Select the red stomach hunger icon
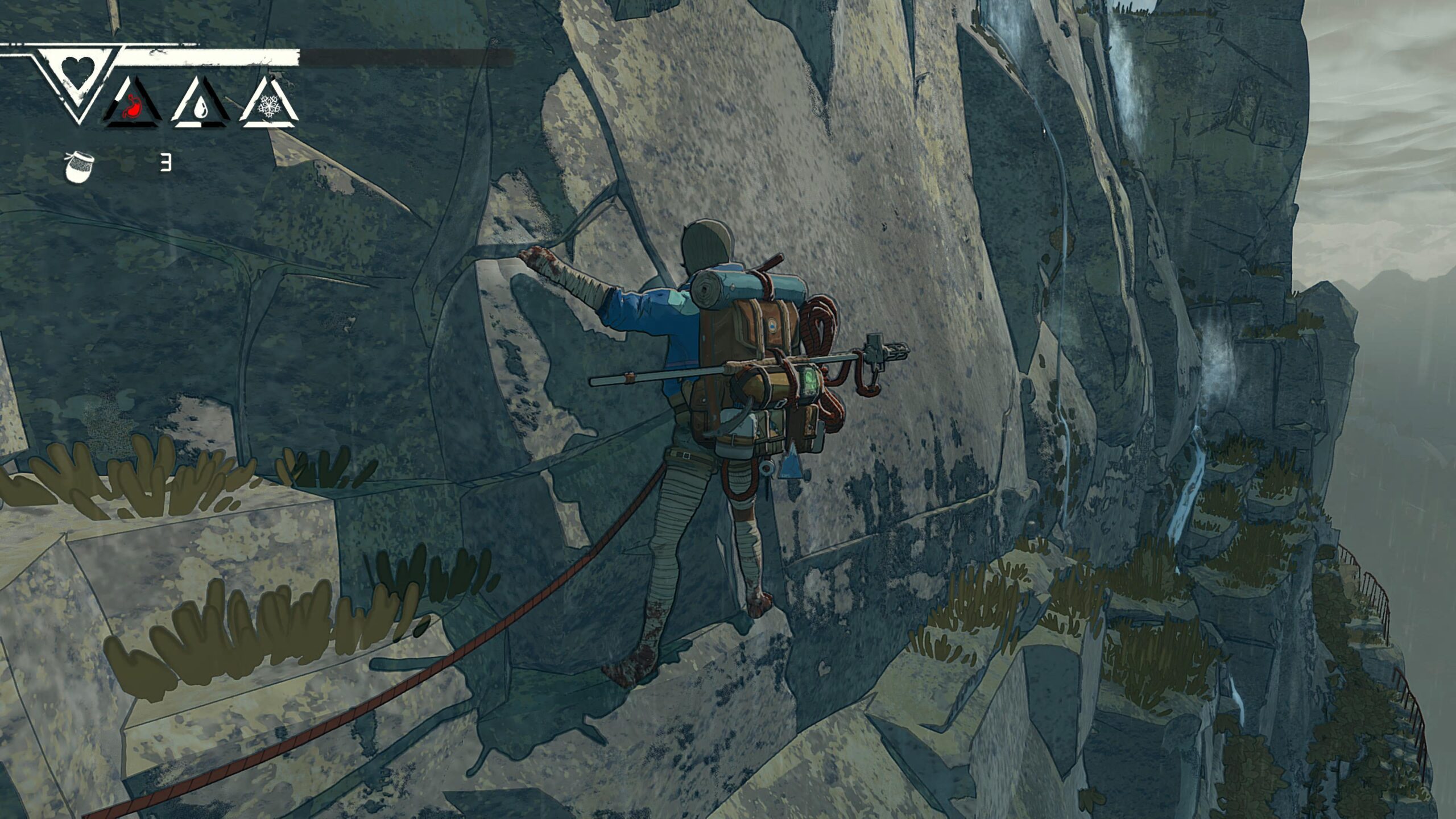1456x819 pixels. click(132, 105)
